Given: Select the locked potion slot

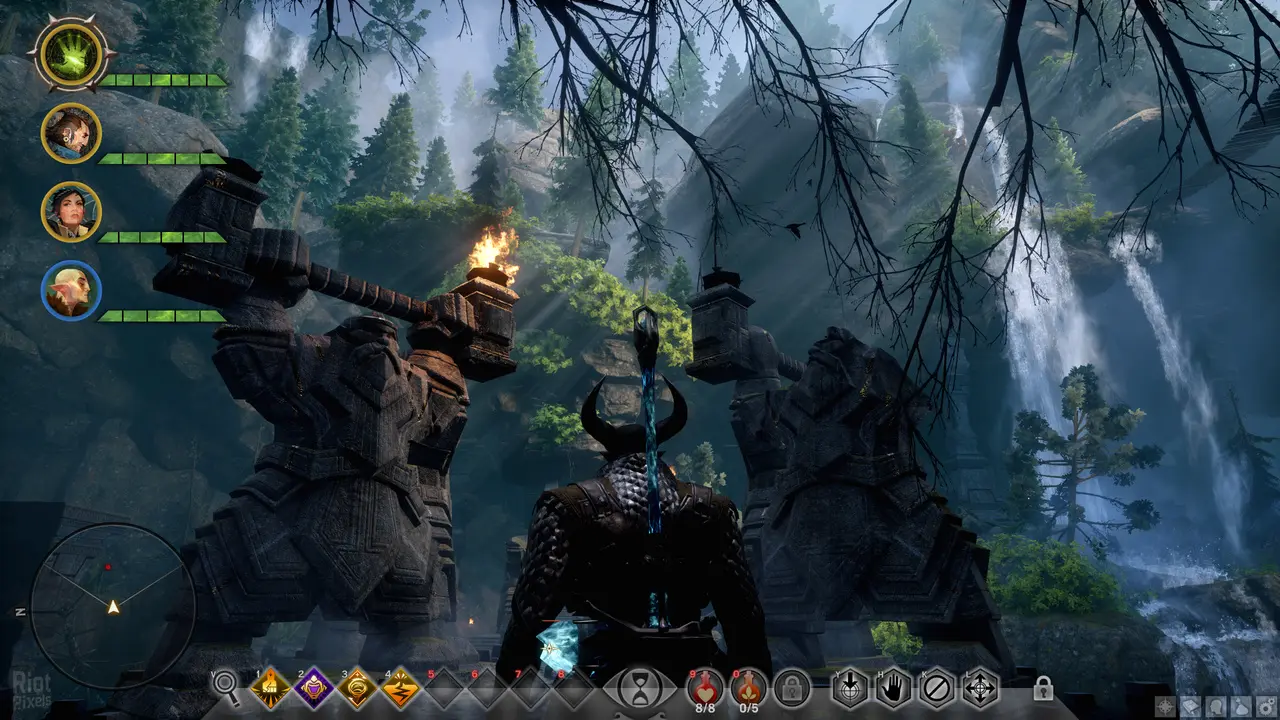Looking at the screenshot, I should (x=792, y=688).
